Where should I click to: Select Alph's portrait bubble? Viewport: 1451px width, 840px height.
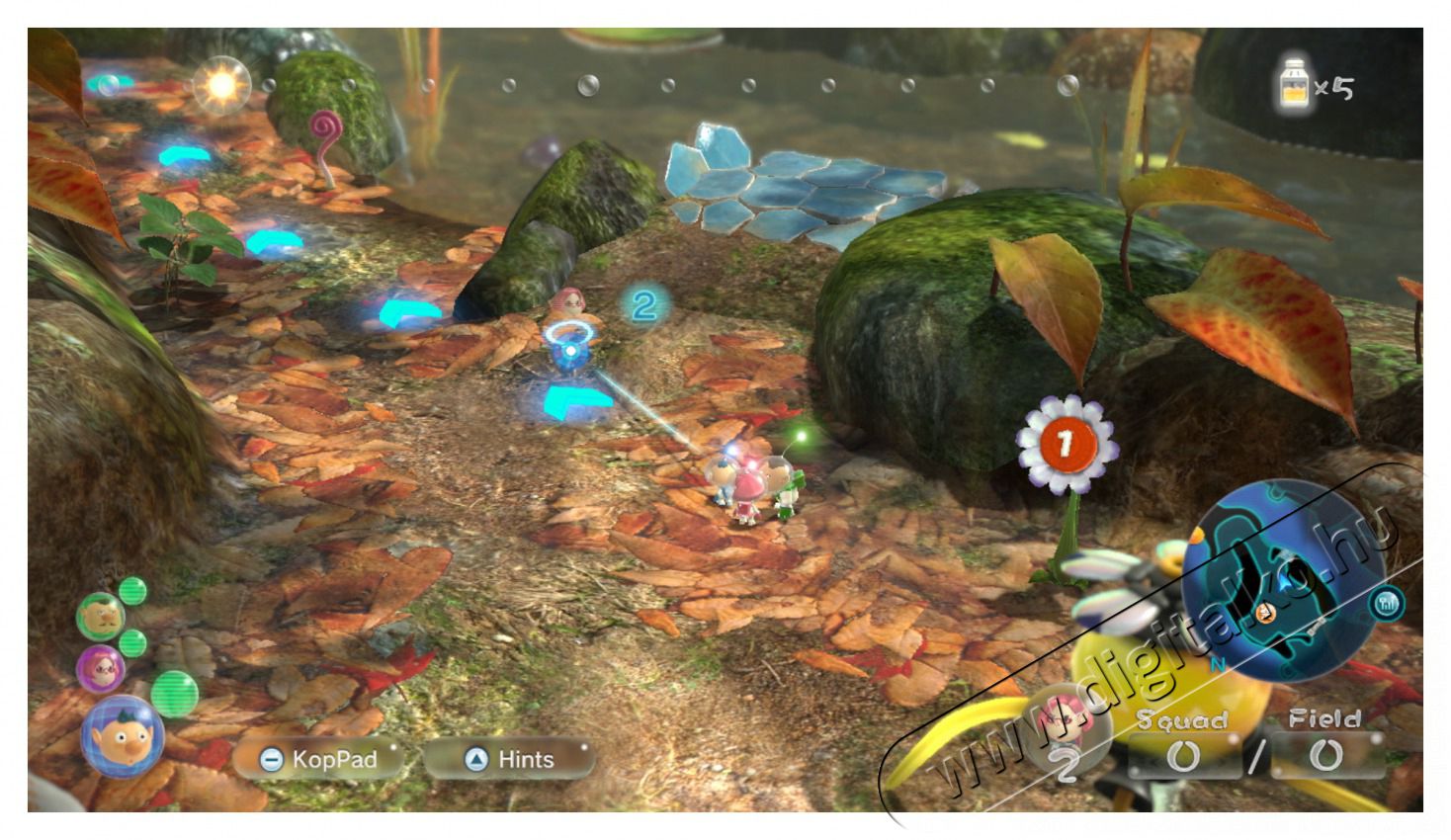click(x=123, y=734)
